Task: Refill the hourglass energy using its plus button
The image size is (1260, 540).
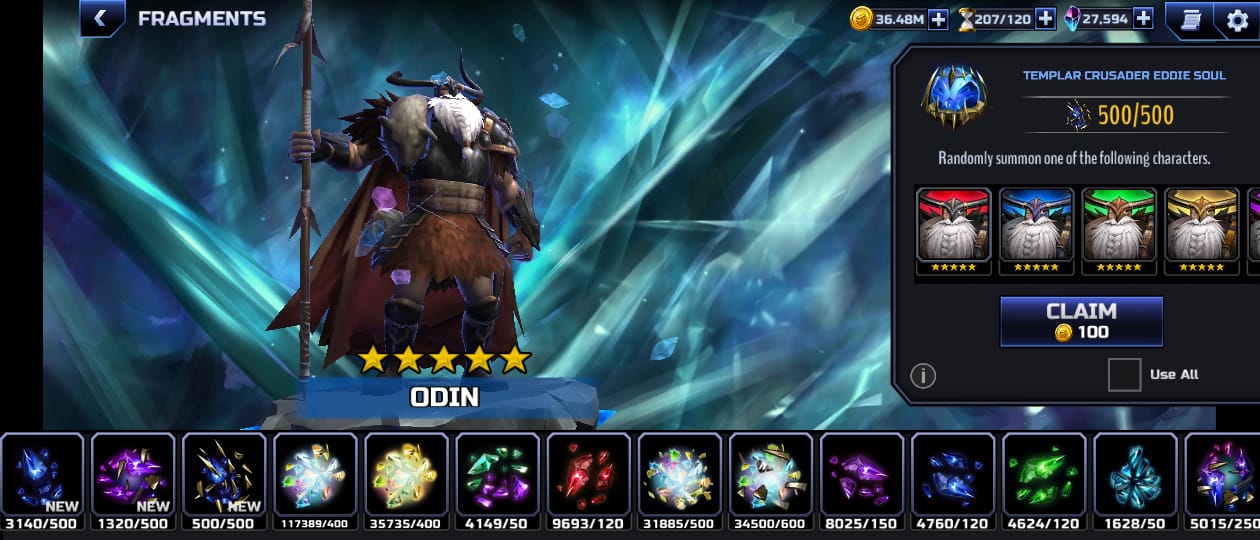Action: (1045, 18)
